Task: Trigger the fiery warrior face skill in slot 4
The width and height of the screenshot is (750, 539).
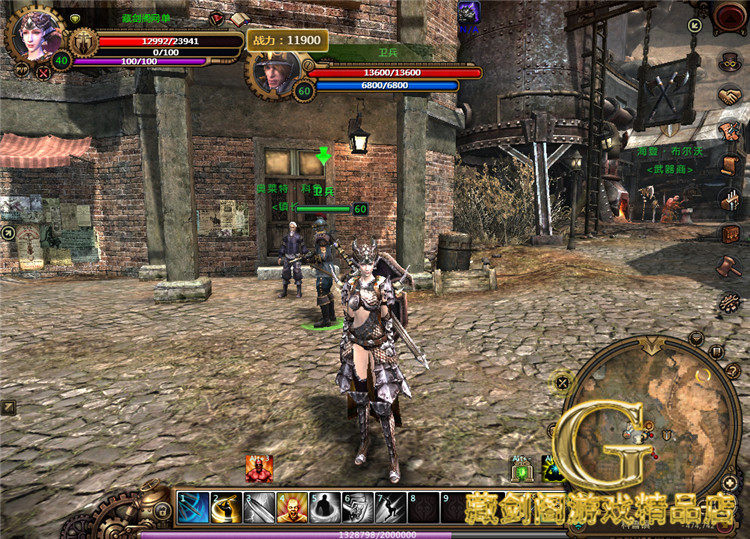Action: pyautogui.click(x=291, y=507)
